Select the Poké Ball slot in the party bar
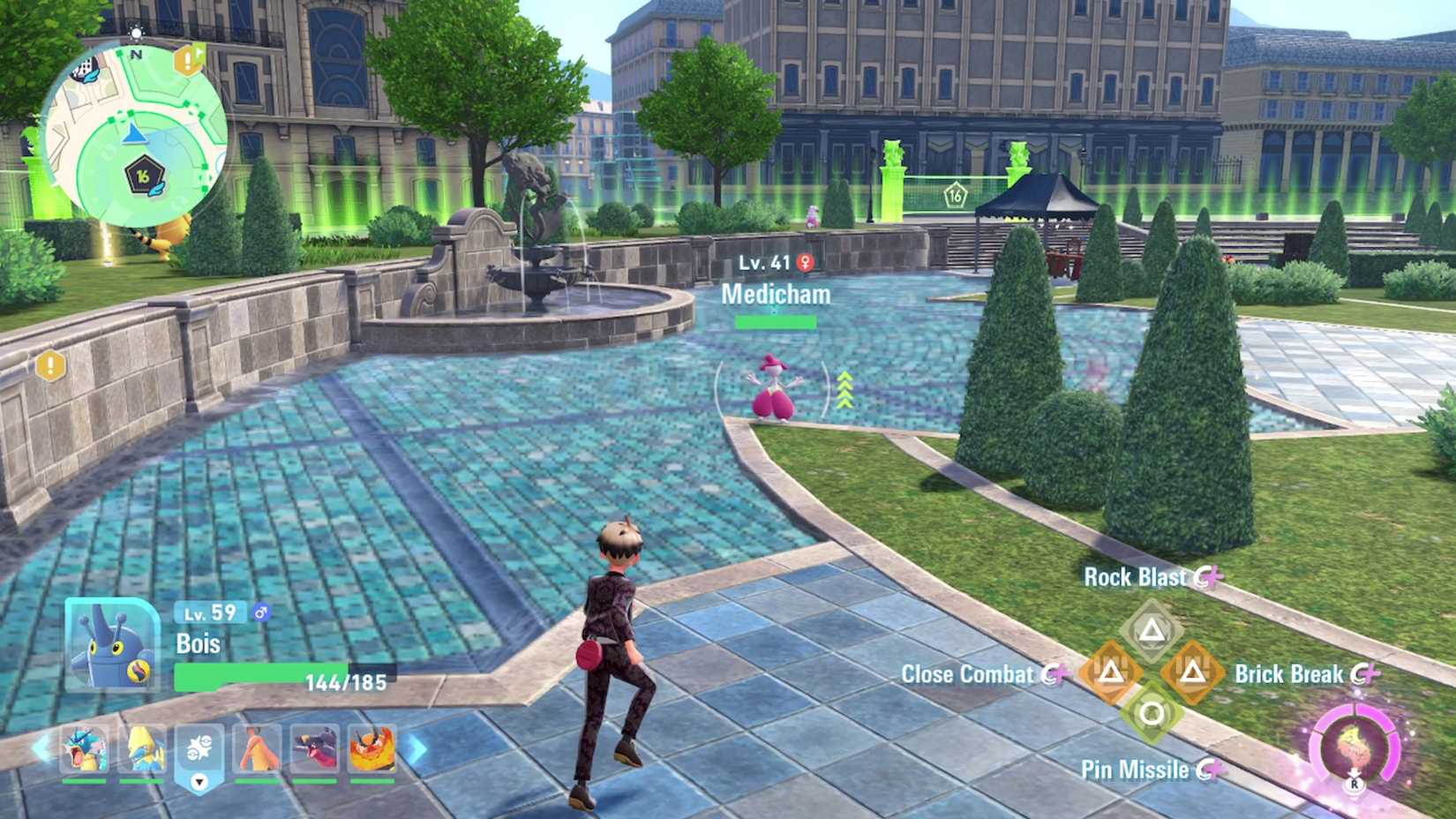The image size is (1456, 819). click(199, 748)
